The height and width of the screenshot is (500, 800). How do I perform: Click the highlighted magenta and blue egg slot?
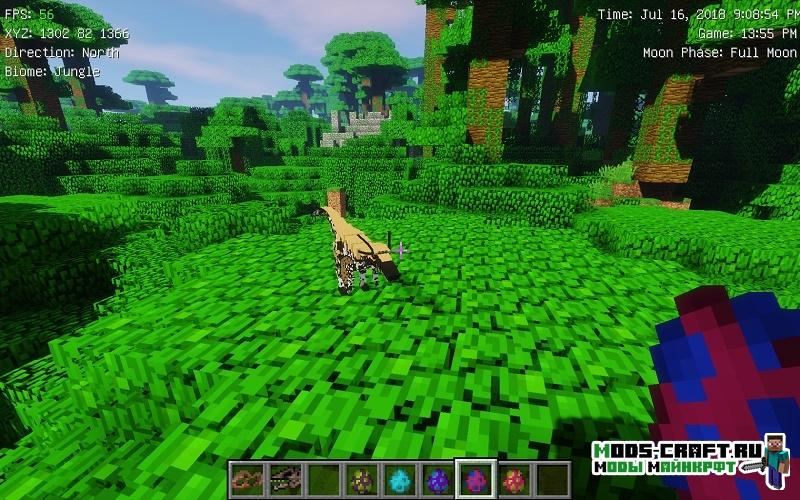(x=474, y=479)
